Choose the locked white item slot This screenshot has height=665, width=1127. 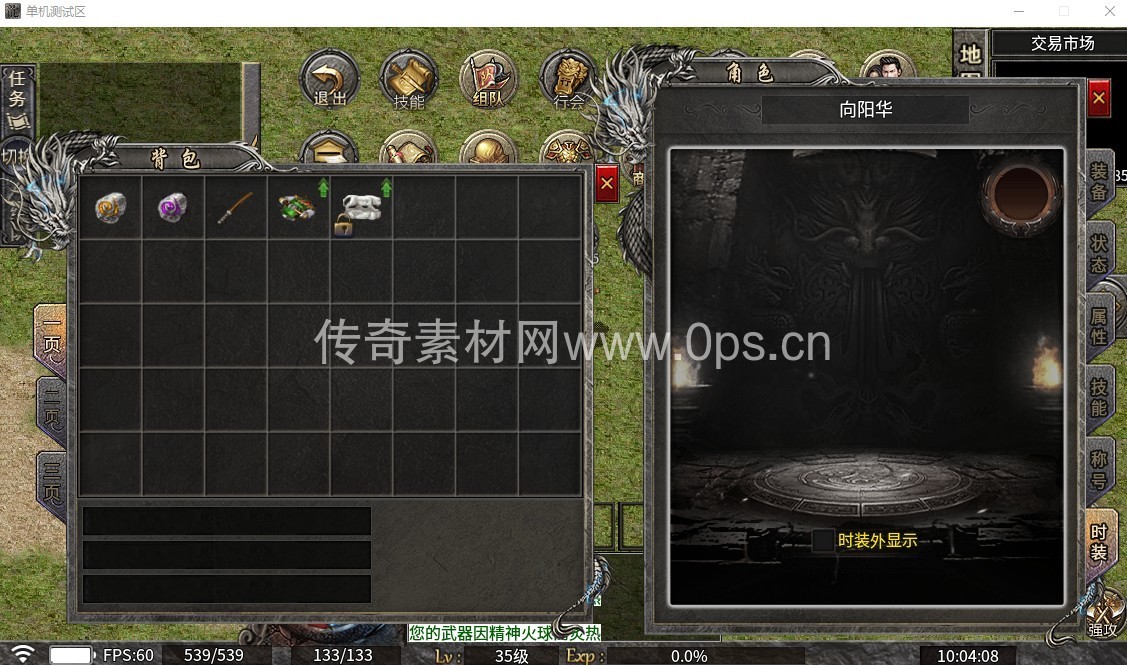(360, 207)
